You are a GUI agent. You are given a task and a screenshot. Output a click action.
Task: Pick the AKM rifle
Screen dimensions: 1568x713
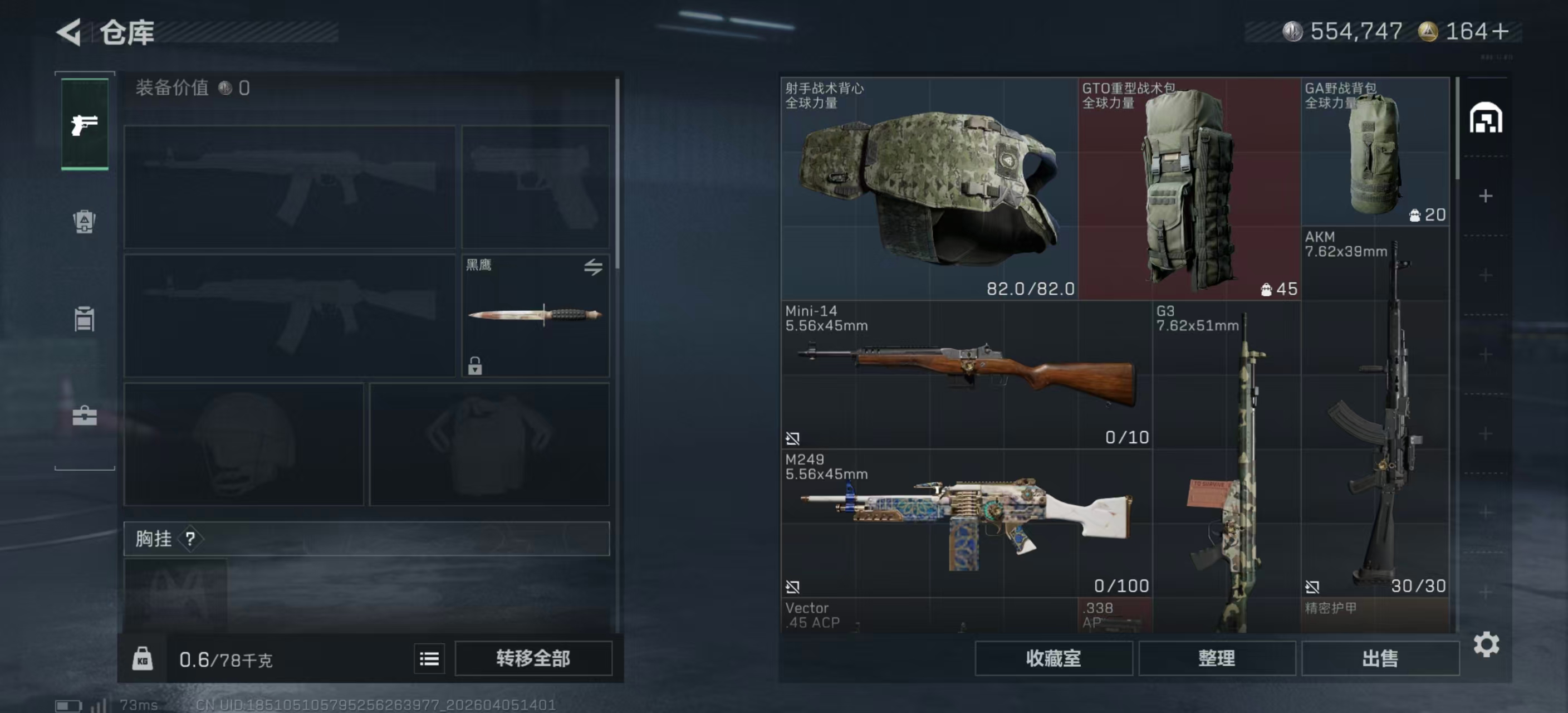tap(1374, 414)
